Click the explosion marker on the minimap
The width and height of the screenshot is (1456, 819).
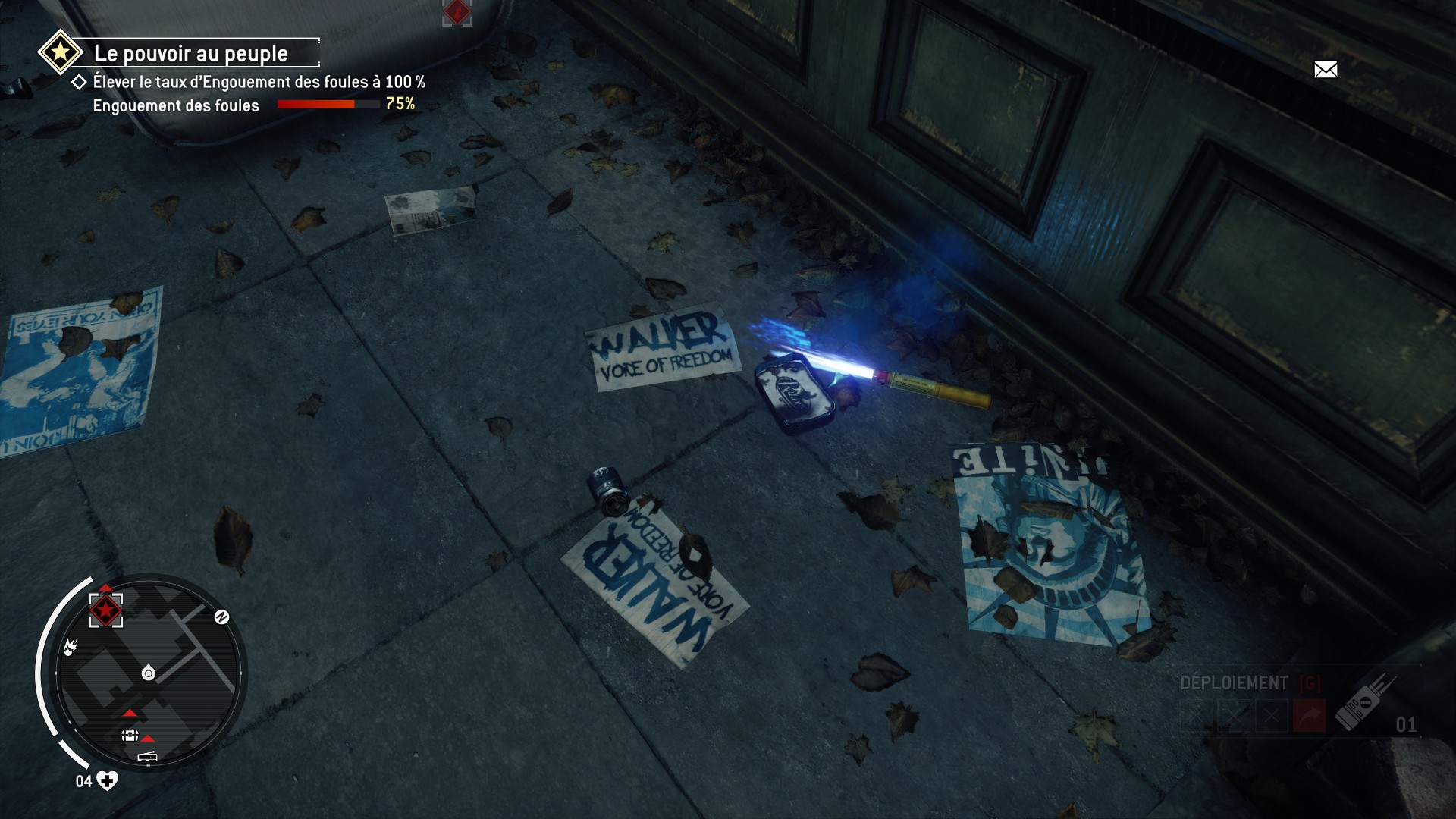pos(71,647)
